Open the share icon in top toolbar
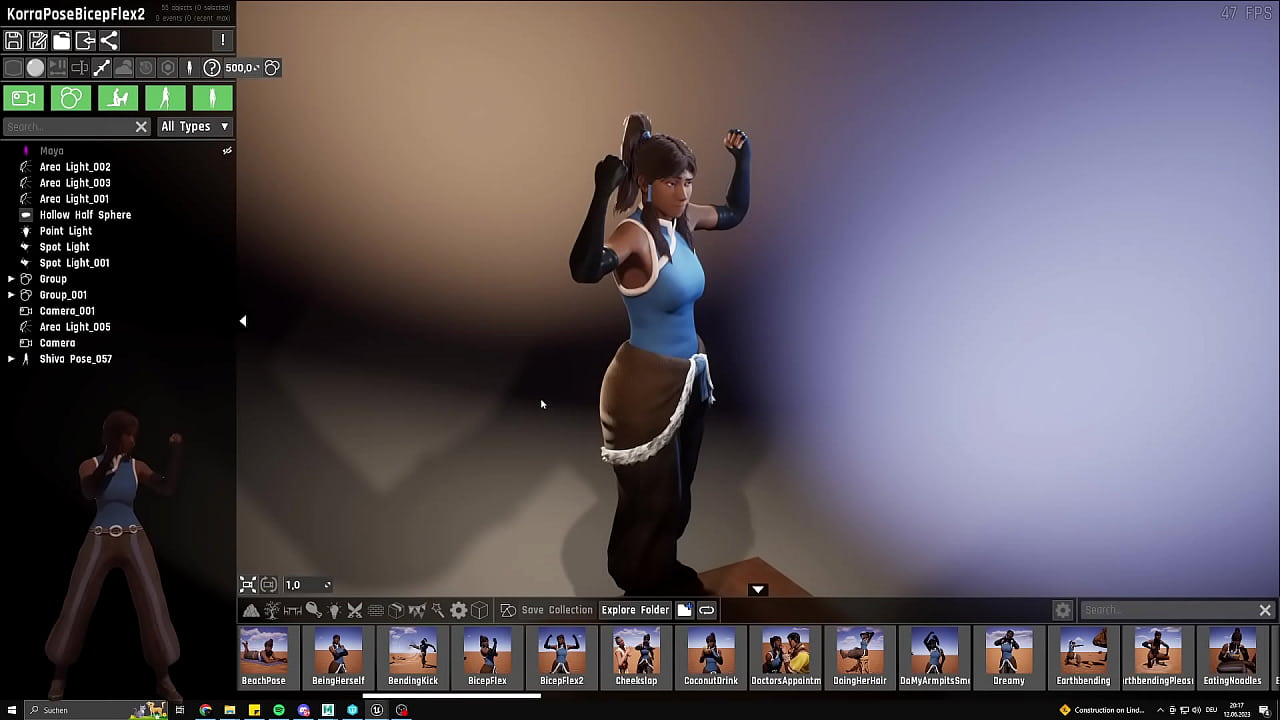The width and height of the screenshot is (1280, 720). click(109, 41)
